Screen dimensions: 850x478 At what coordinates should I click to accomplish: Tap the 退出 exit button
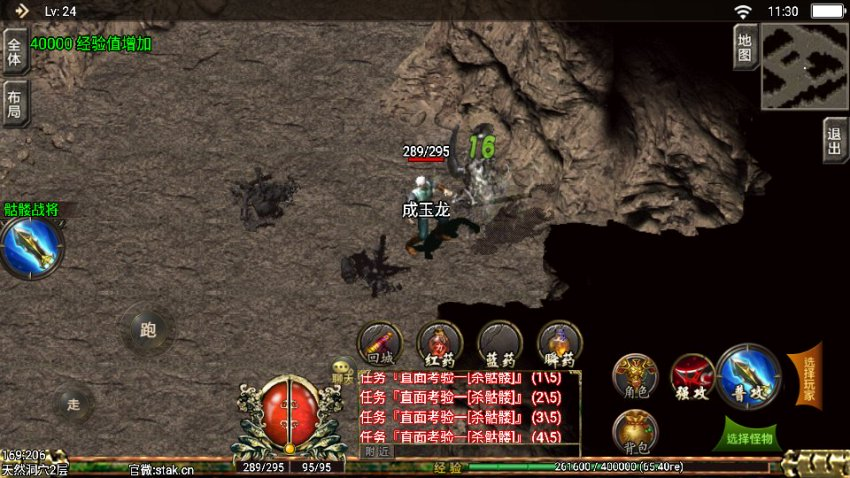834,140
